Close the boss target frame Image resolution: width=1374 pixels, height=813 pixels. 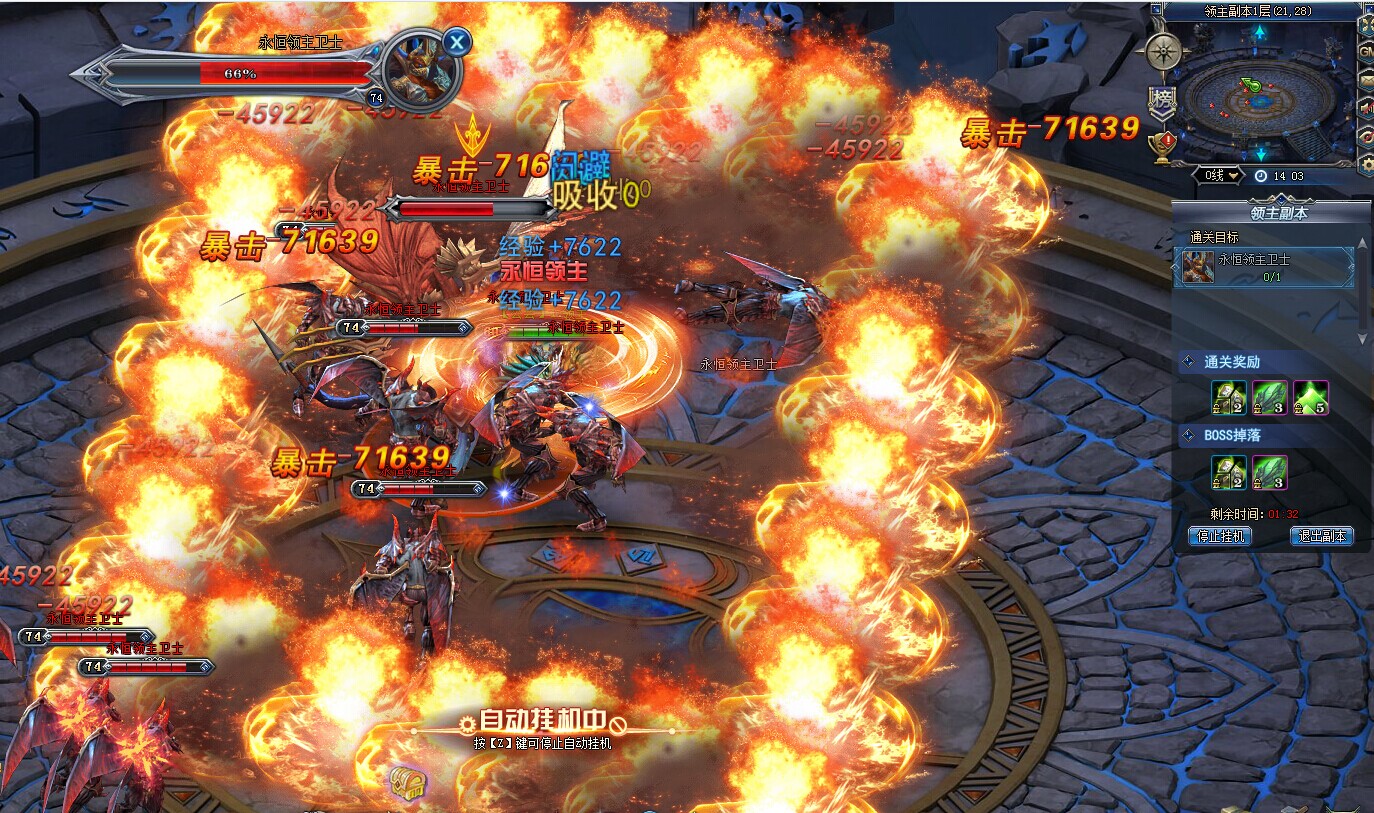coord(457,41)
